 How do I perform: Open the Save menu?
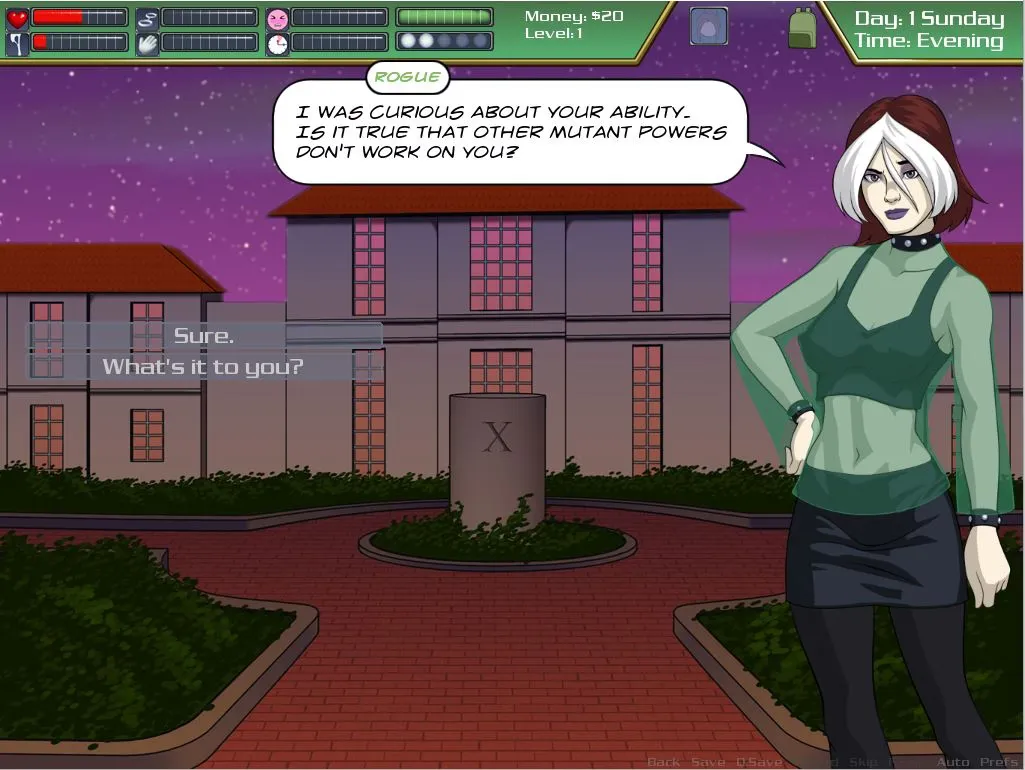pos(708,762)
